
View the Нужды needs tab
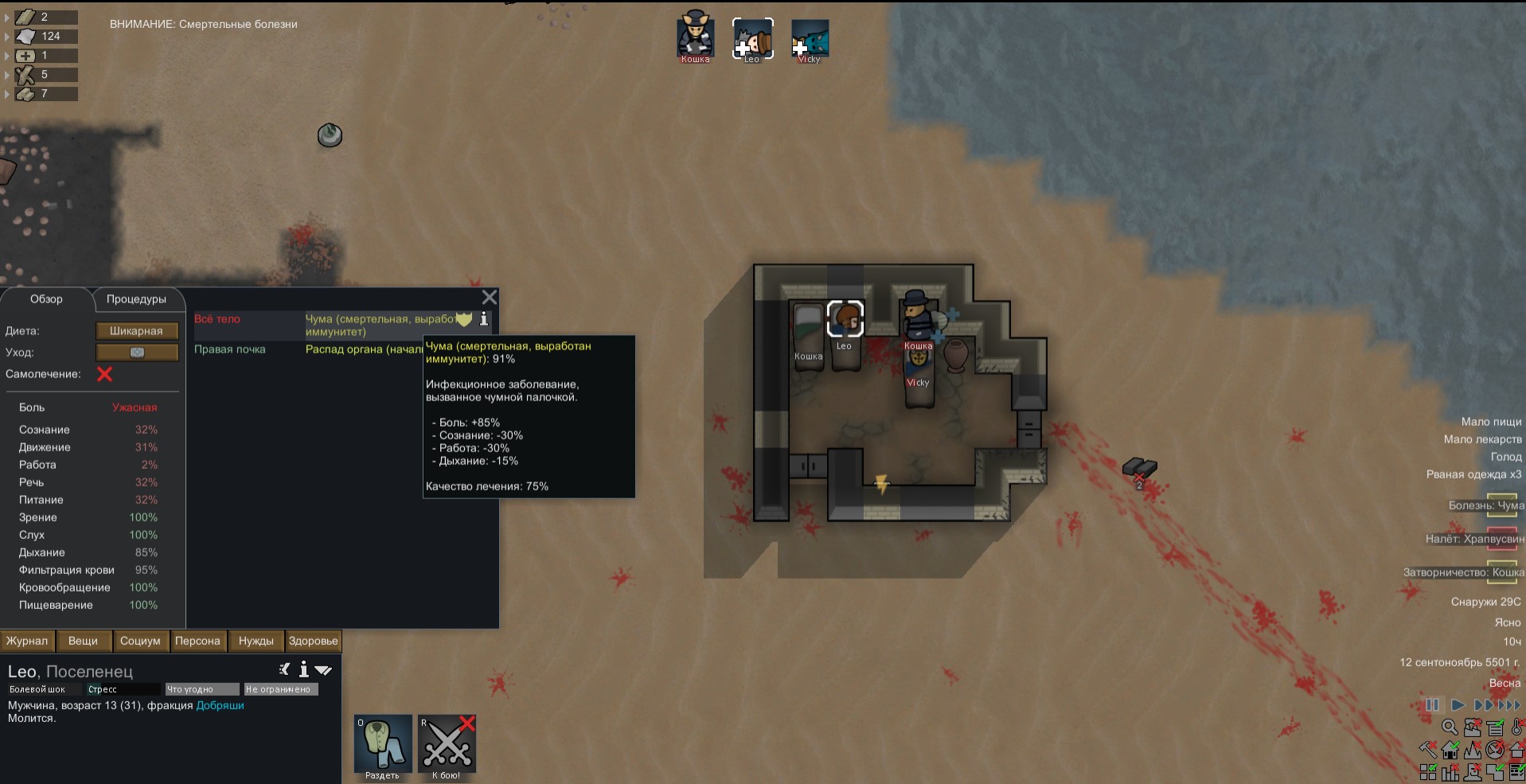pos(256,641)
